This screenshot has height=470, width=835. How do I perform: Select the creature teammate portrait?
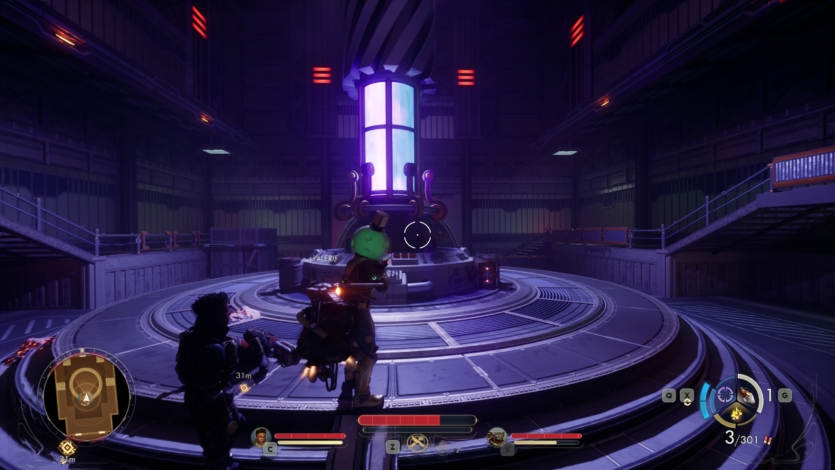click(x=496, y=437)
